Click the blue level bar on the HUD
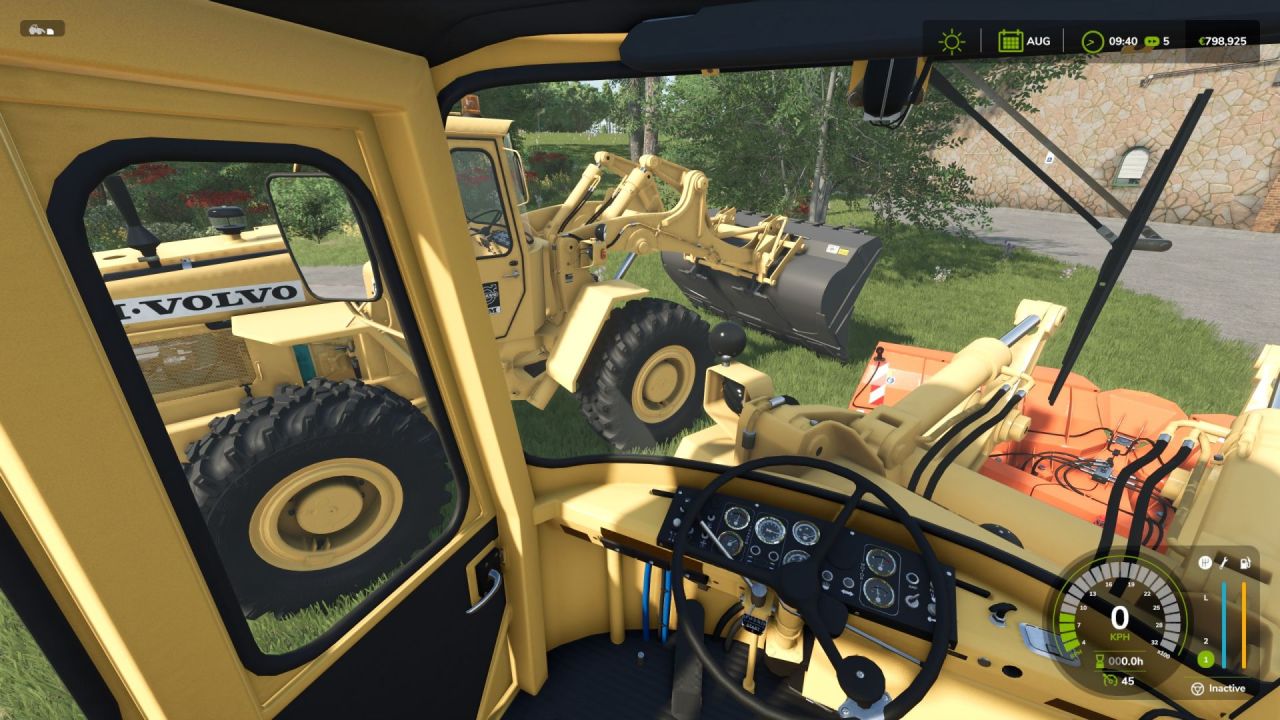1280x720 pixels. [x=1224, y=620]
